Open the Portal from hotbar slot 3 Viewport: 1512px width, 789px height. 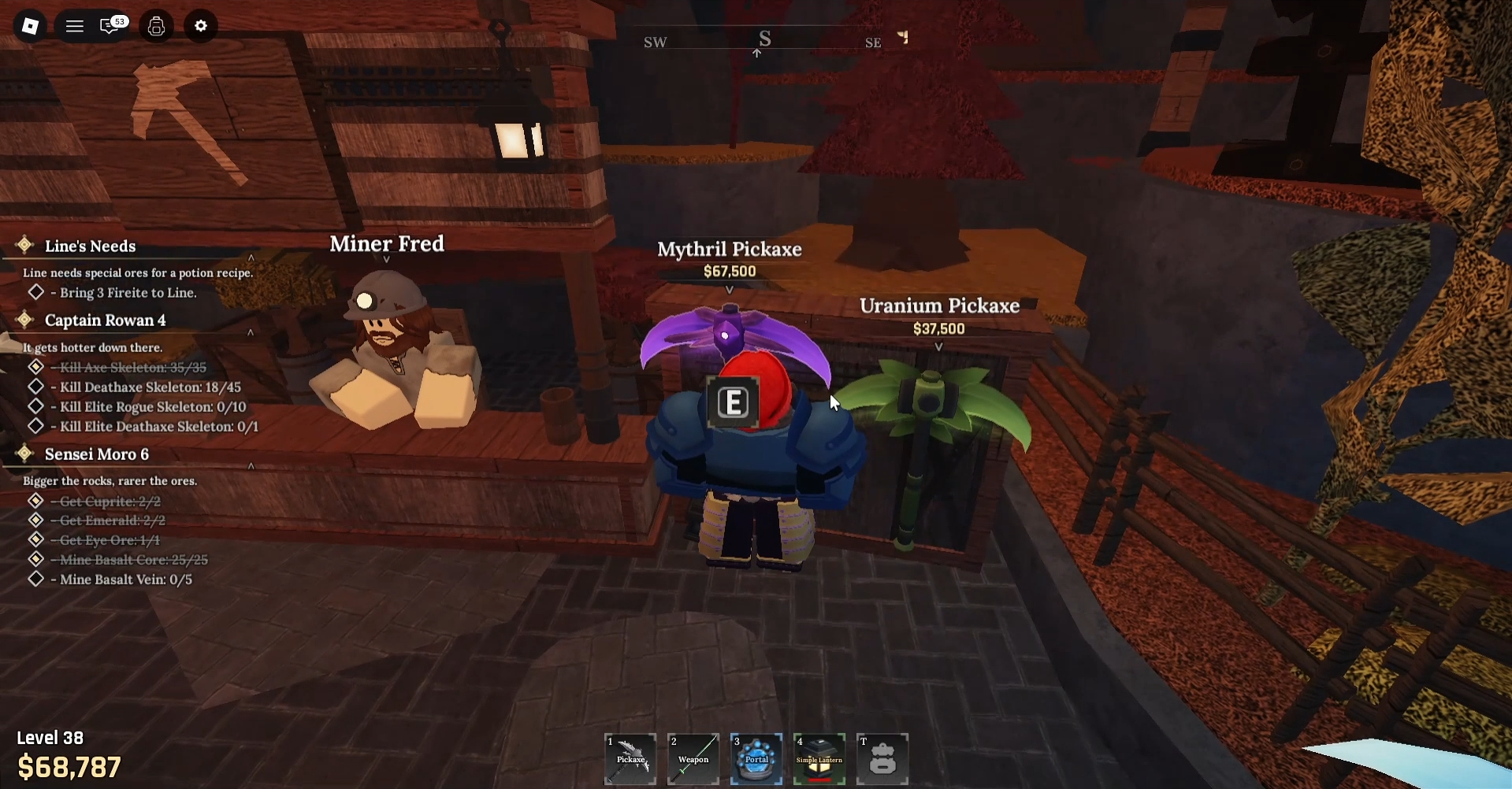coord(756,758)
